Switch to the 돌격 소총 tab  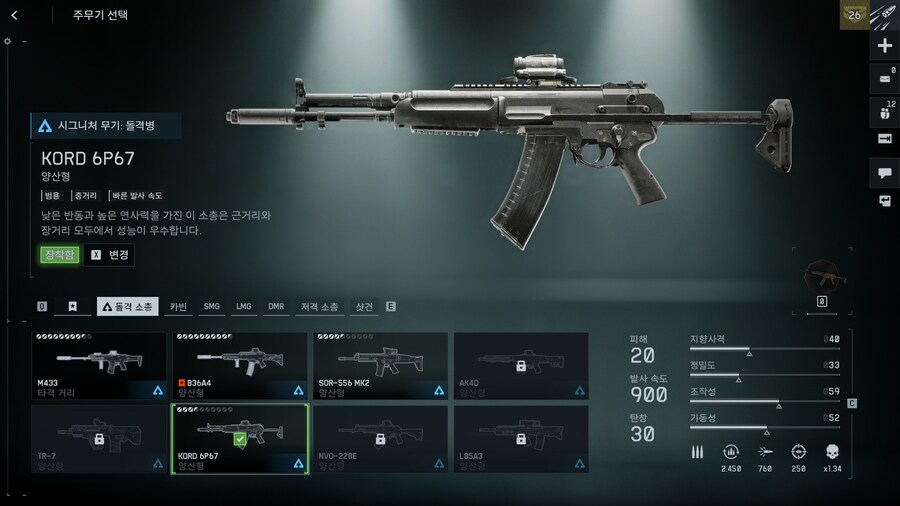click(x=127, y=306)
